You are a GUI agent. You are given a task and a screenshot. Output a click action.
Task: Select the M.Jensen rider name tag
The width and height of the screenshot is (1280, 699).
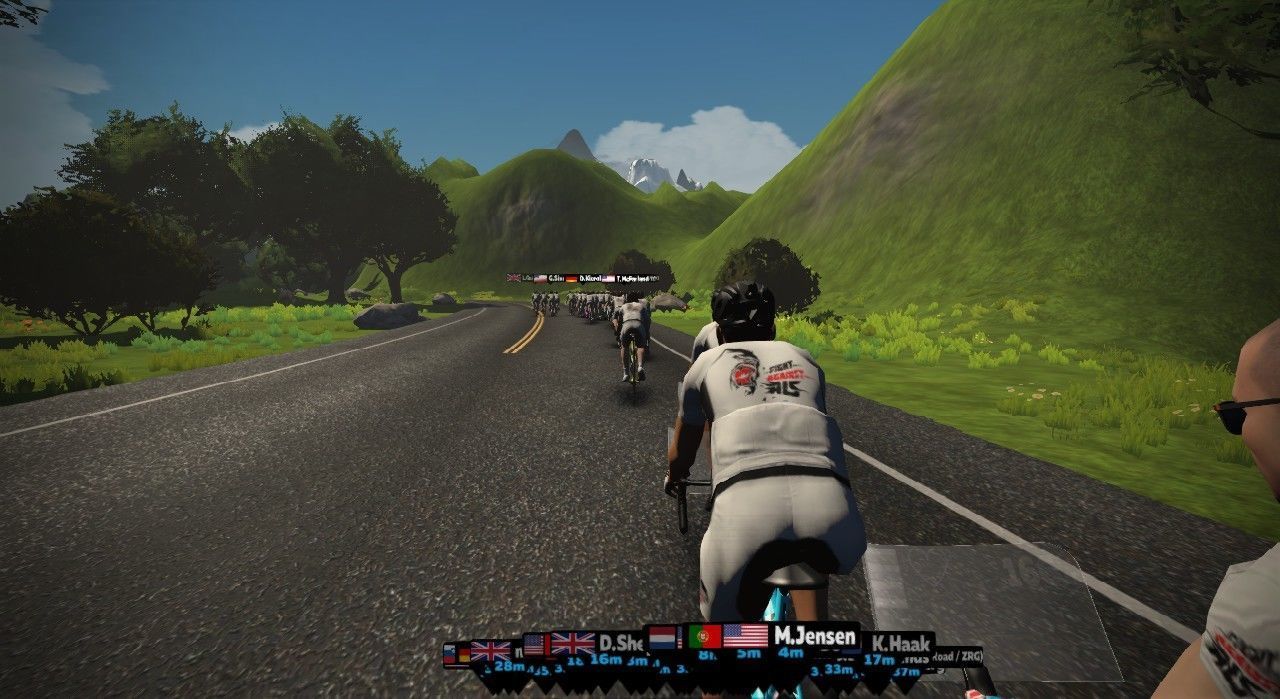pos(814,637)
